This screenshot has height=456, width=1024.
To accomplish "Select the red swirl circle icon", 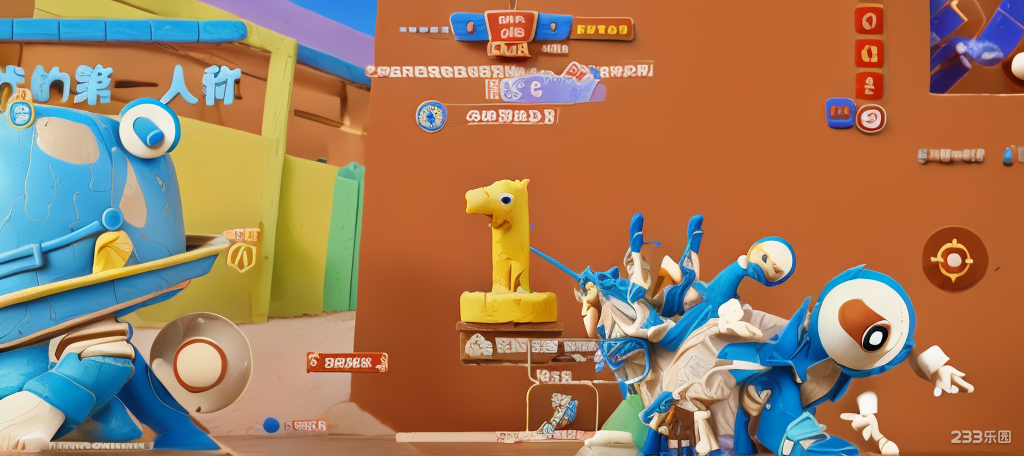I will point(872,117).
